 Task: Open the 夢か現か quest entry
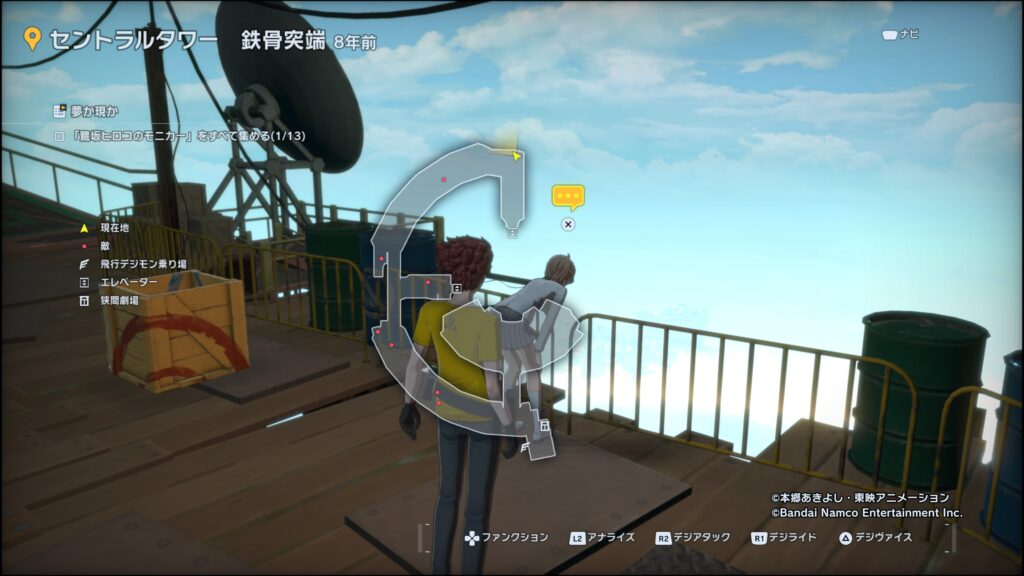pos(90,111)
